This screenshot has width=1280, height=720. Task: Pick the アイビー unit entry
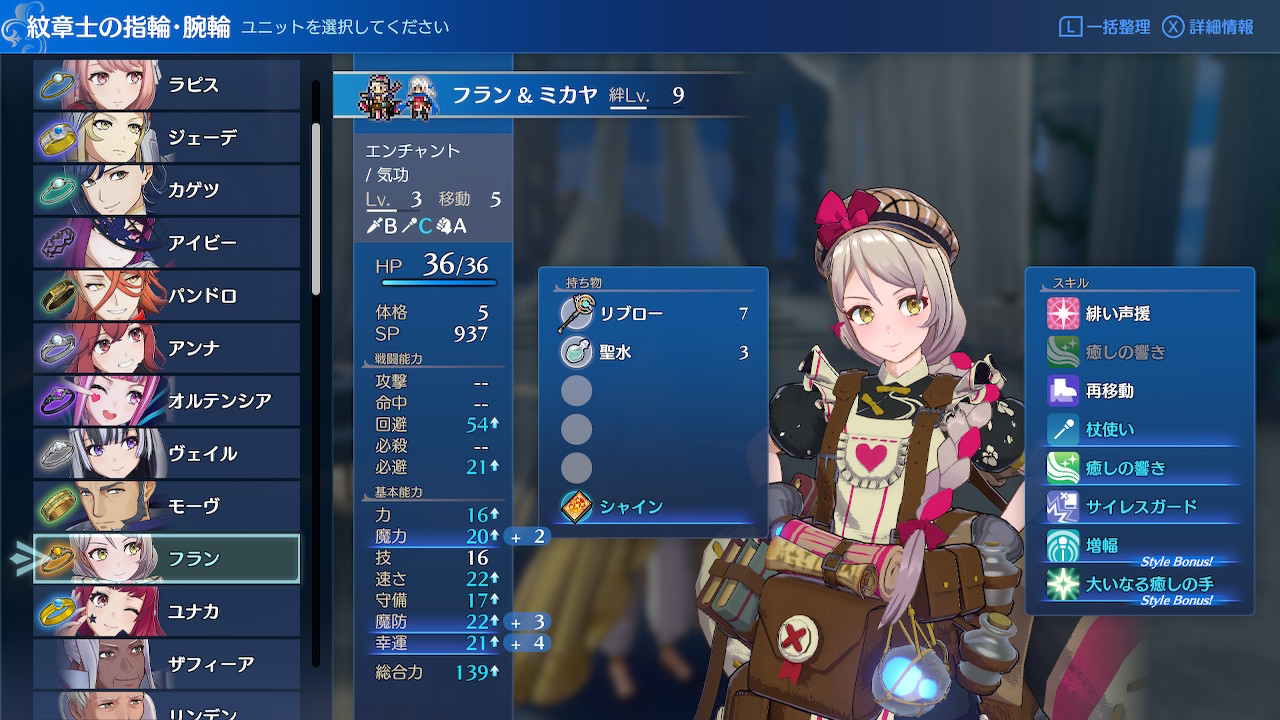tap(166, 243)
